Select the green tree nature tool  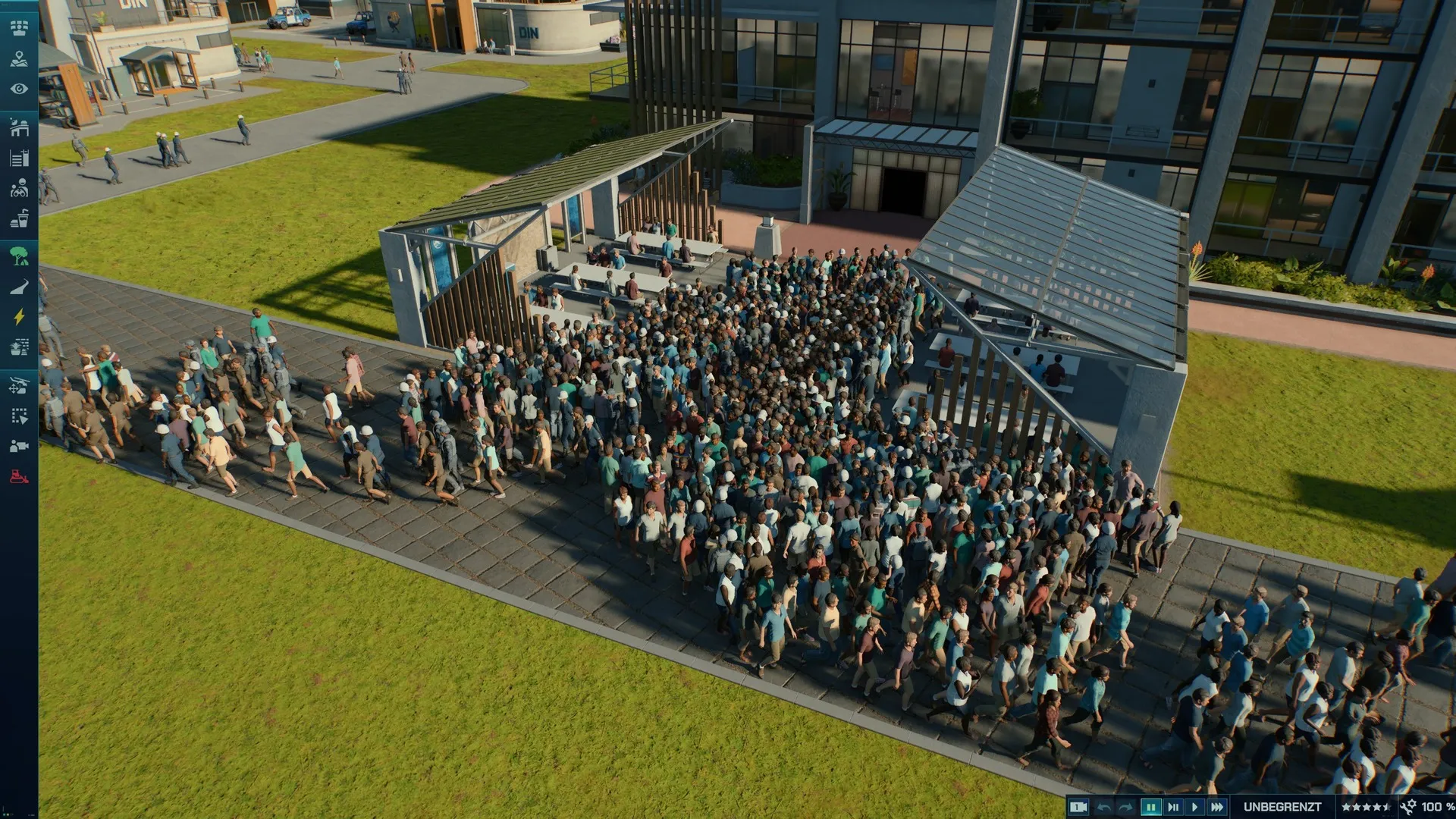19,256
